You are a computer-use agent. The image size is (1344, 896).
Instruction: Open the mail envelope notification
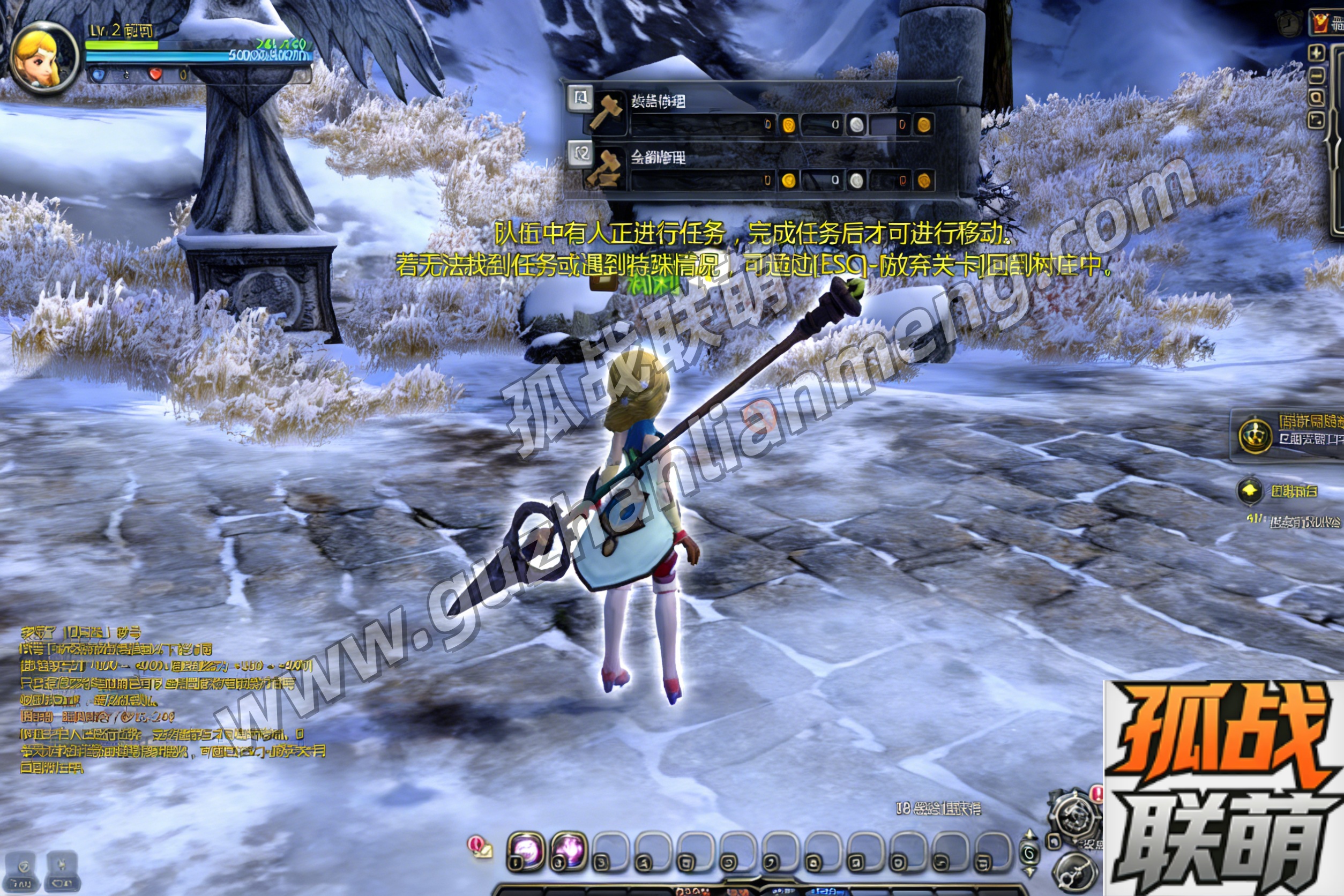pos(480,847)
